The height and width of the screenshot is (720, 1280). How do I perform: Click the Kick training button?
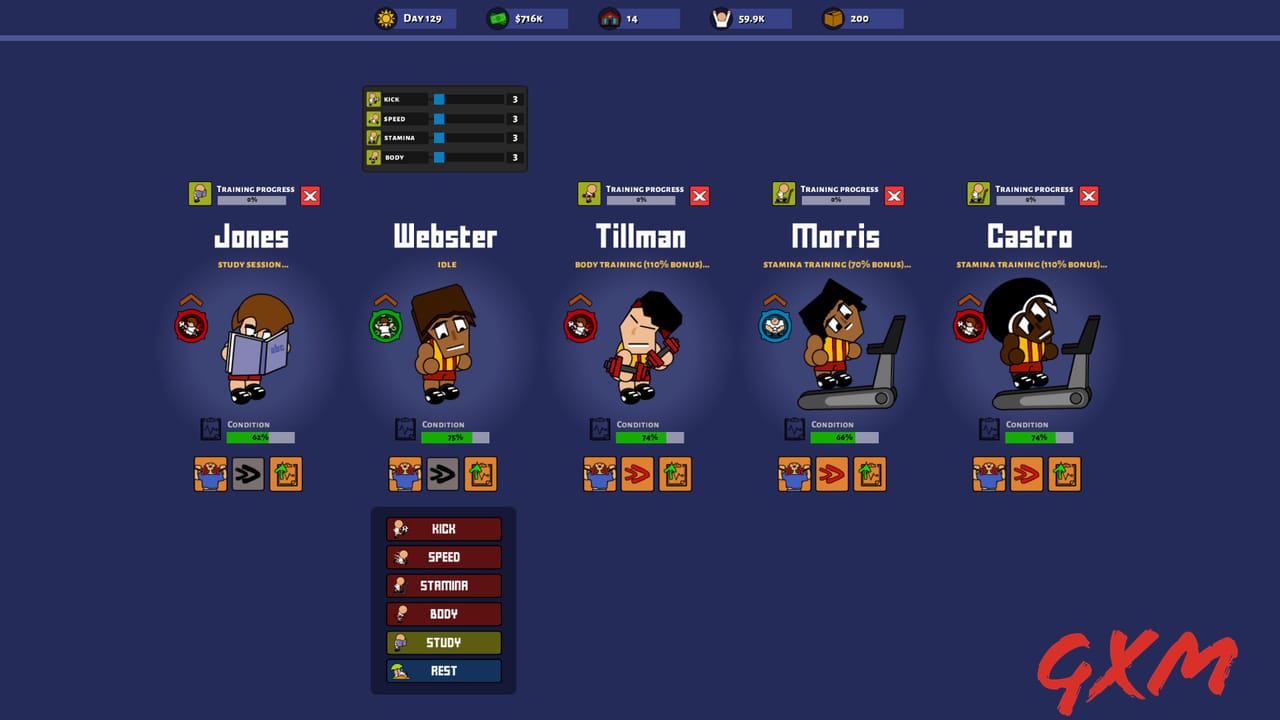point(444,528)
